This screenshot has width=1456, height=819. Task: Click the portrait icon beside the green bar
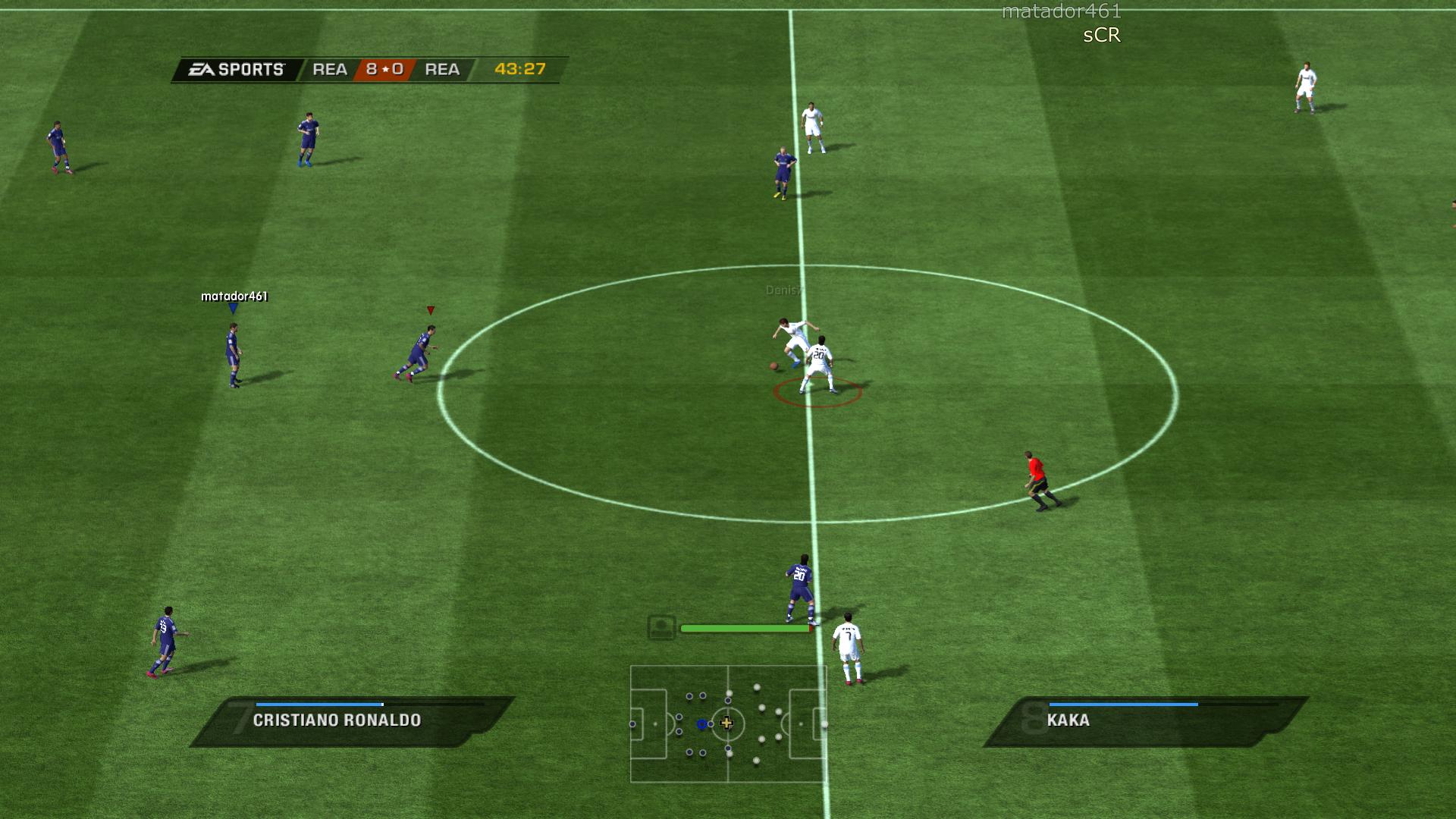click(x=661, y=628)
